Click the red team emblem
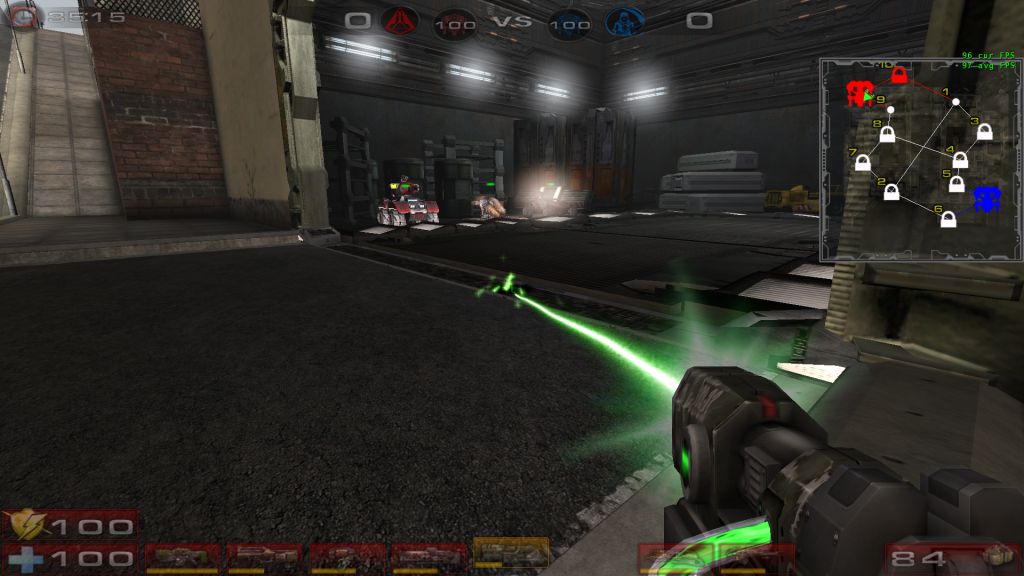Viewport: 1024px width, 576px height. [400, 20]
